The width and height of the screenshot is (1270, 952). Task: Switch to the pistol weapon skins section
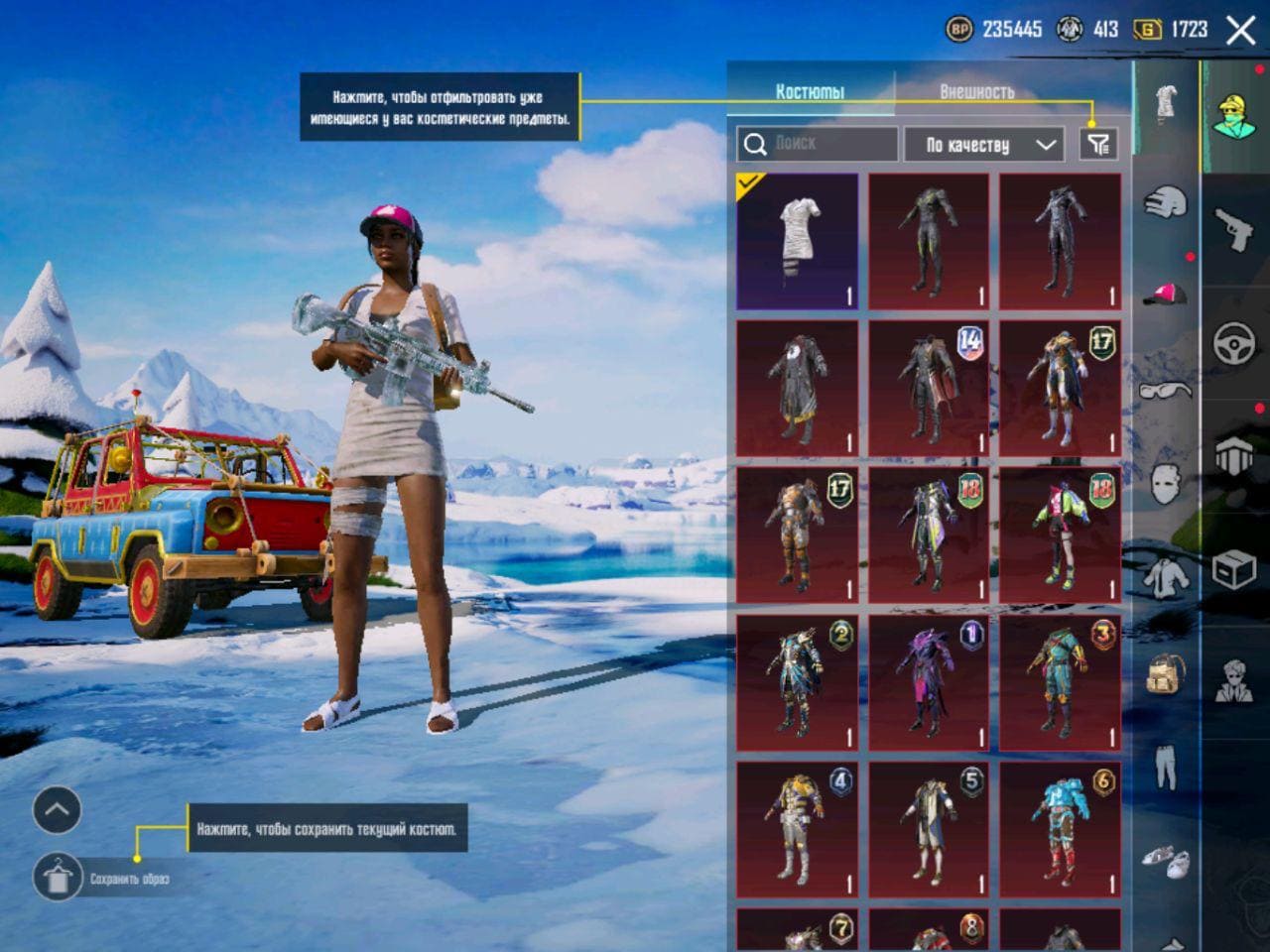point(1235,230)
